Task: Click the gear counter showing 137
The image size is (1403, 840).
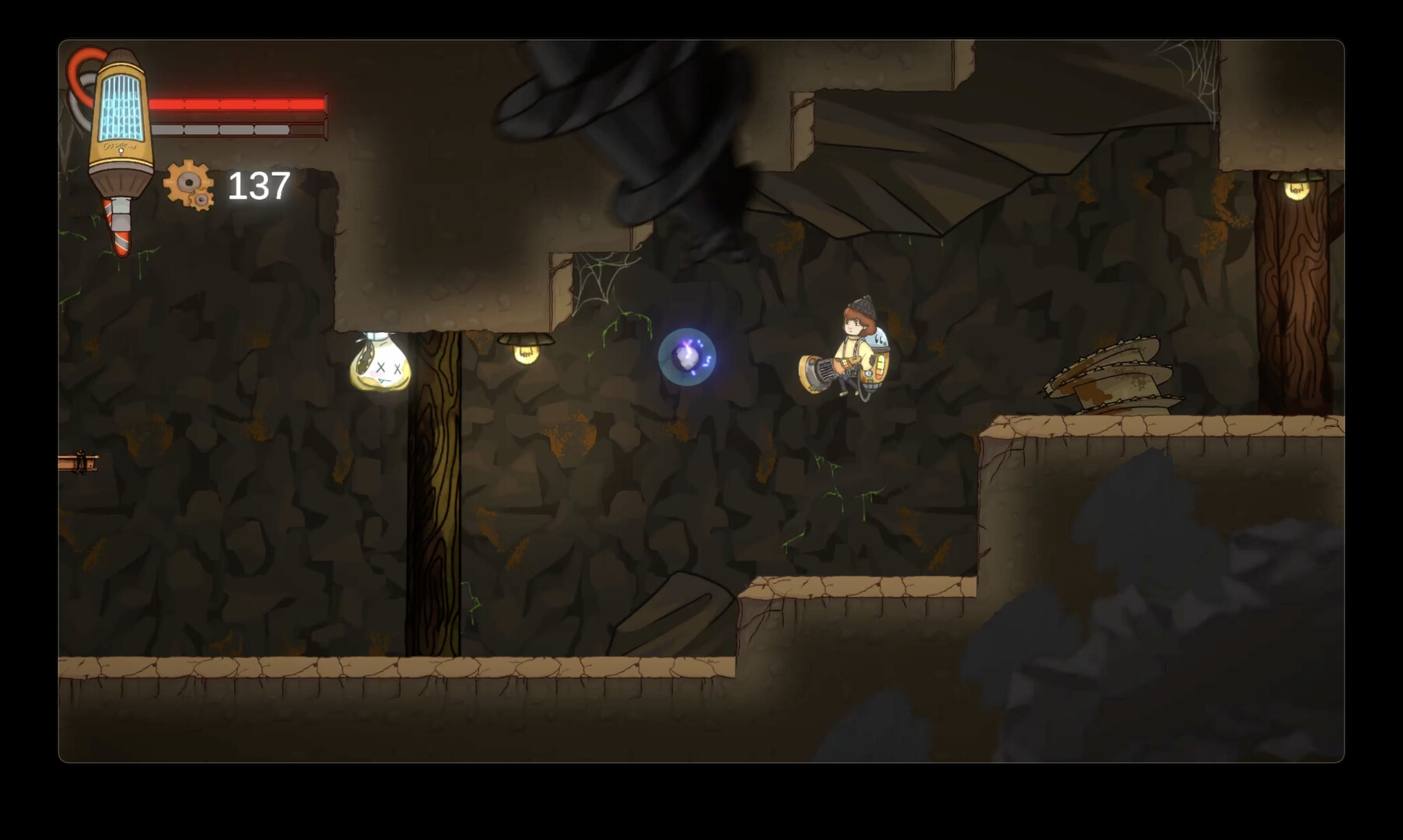Action: [x=257, y=187]
